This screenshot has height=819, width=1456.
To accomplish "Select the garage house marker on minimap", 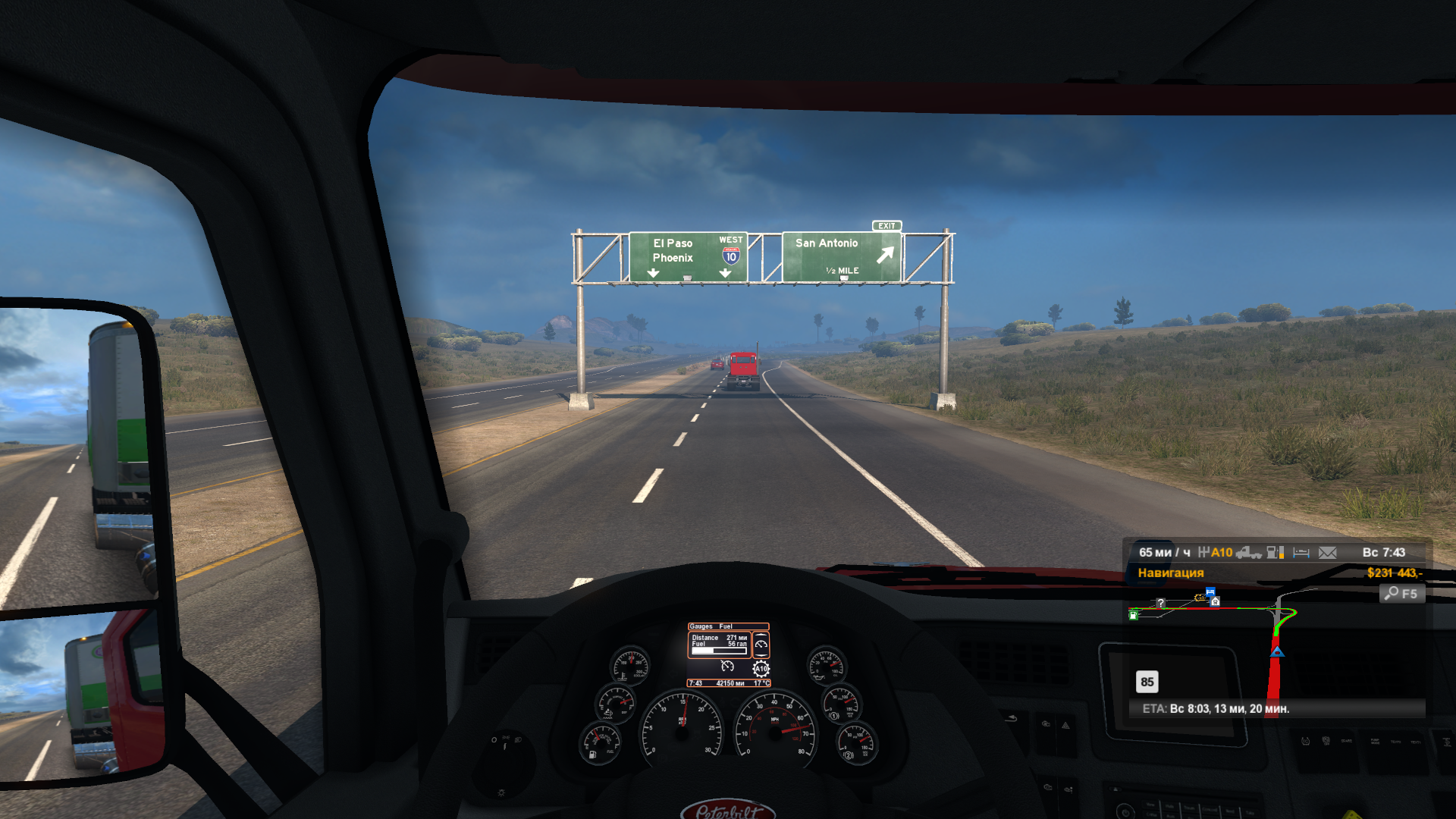I will (x=1216, y=601).
